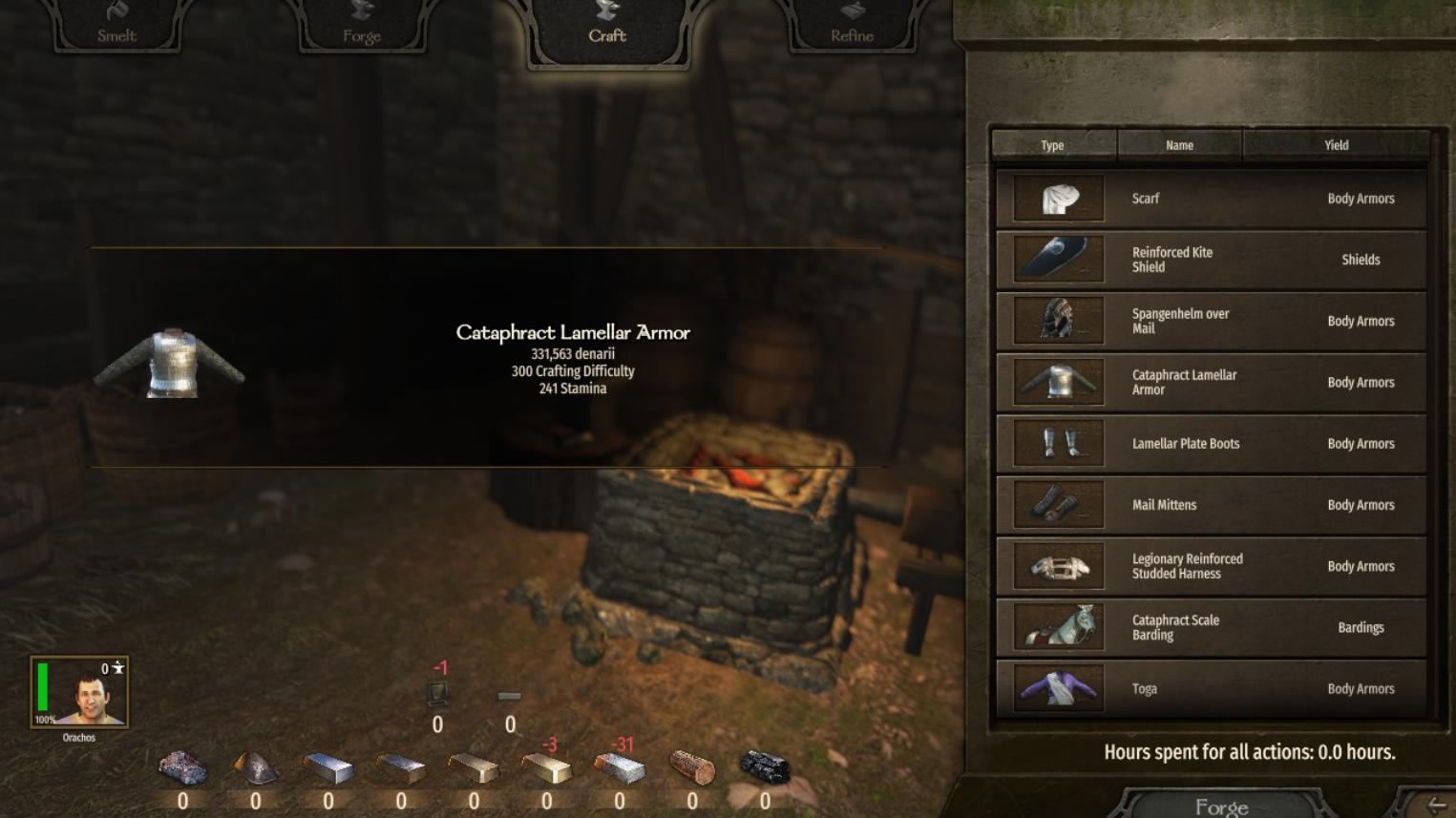
Task: Click the back arrow button
Action: [x=1435, y=806]
